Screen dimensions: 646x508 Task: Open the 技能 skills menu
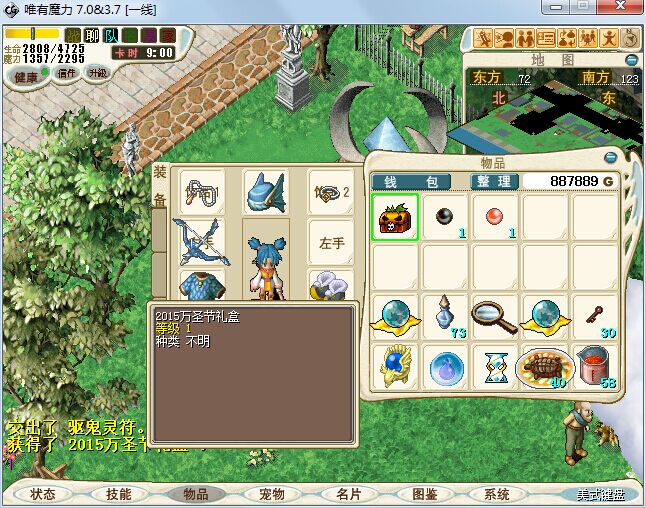[119, 494]
